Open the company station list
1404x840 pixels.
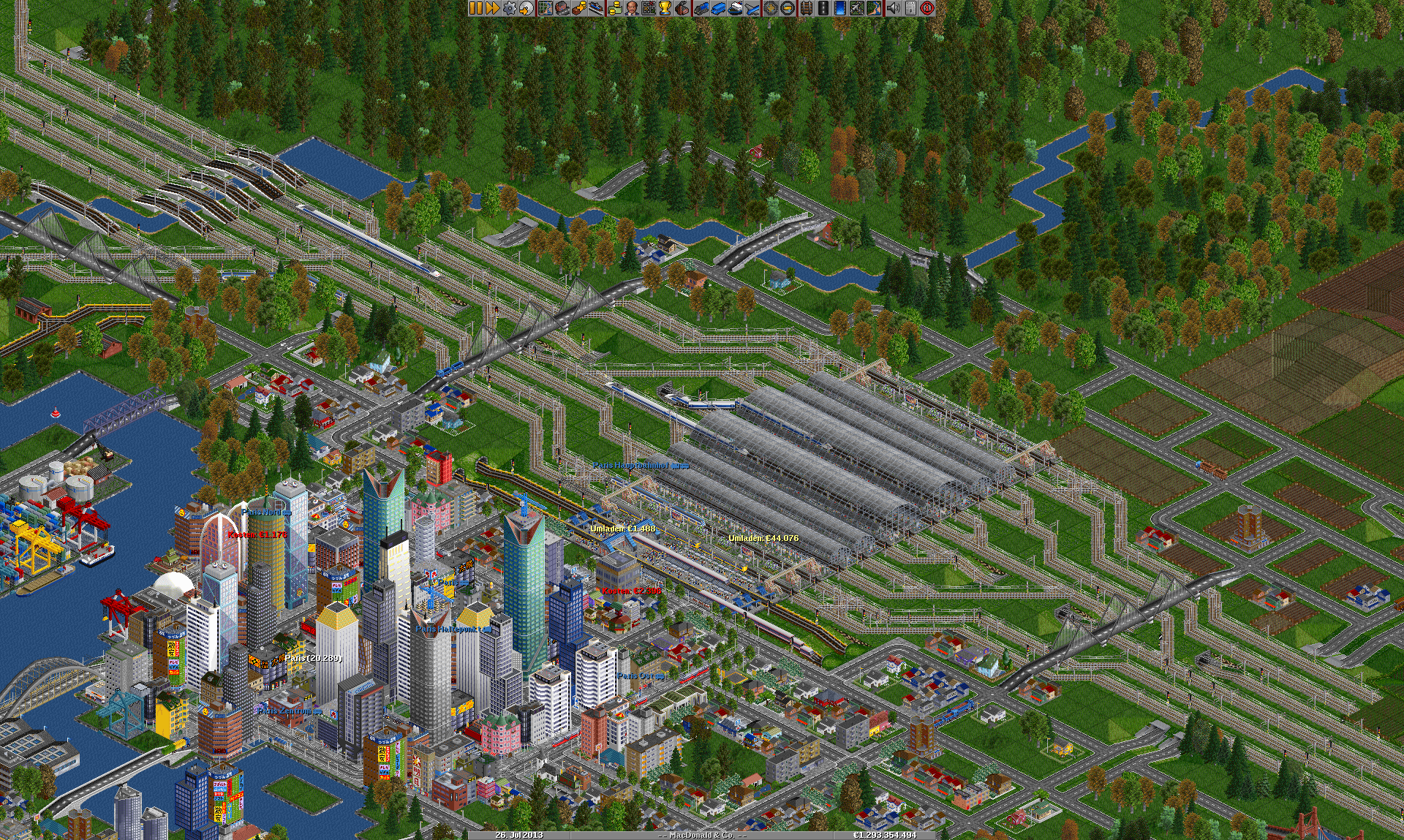(597, 8)
